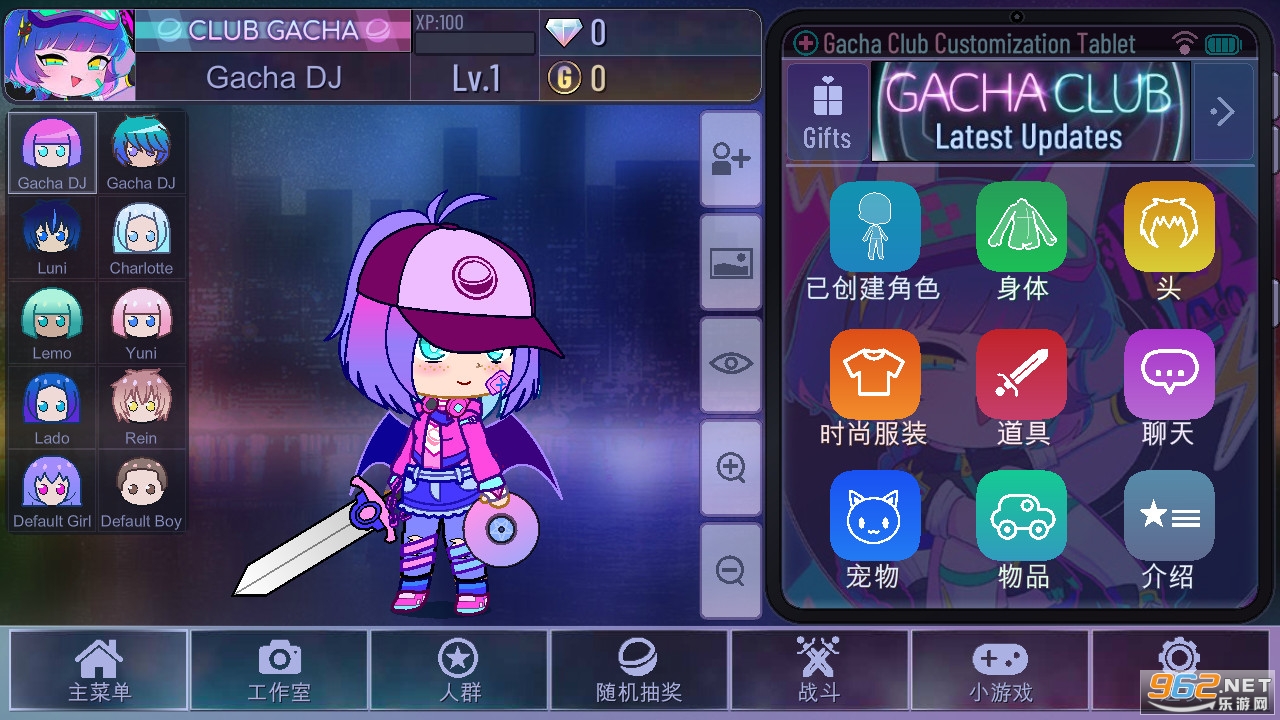Select the Rein character slot
The height and width of the screenshot is (720, 1280).
point(141,408)
